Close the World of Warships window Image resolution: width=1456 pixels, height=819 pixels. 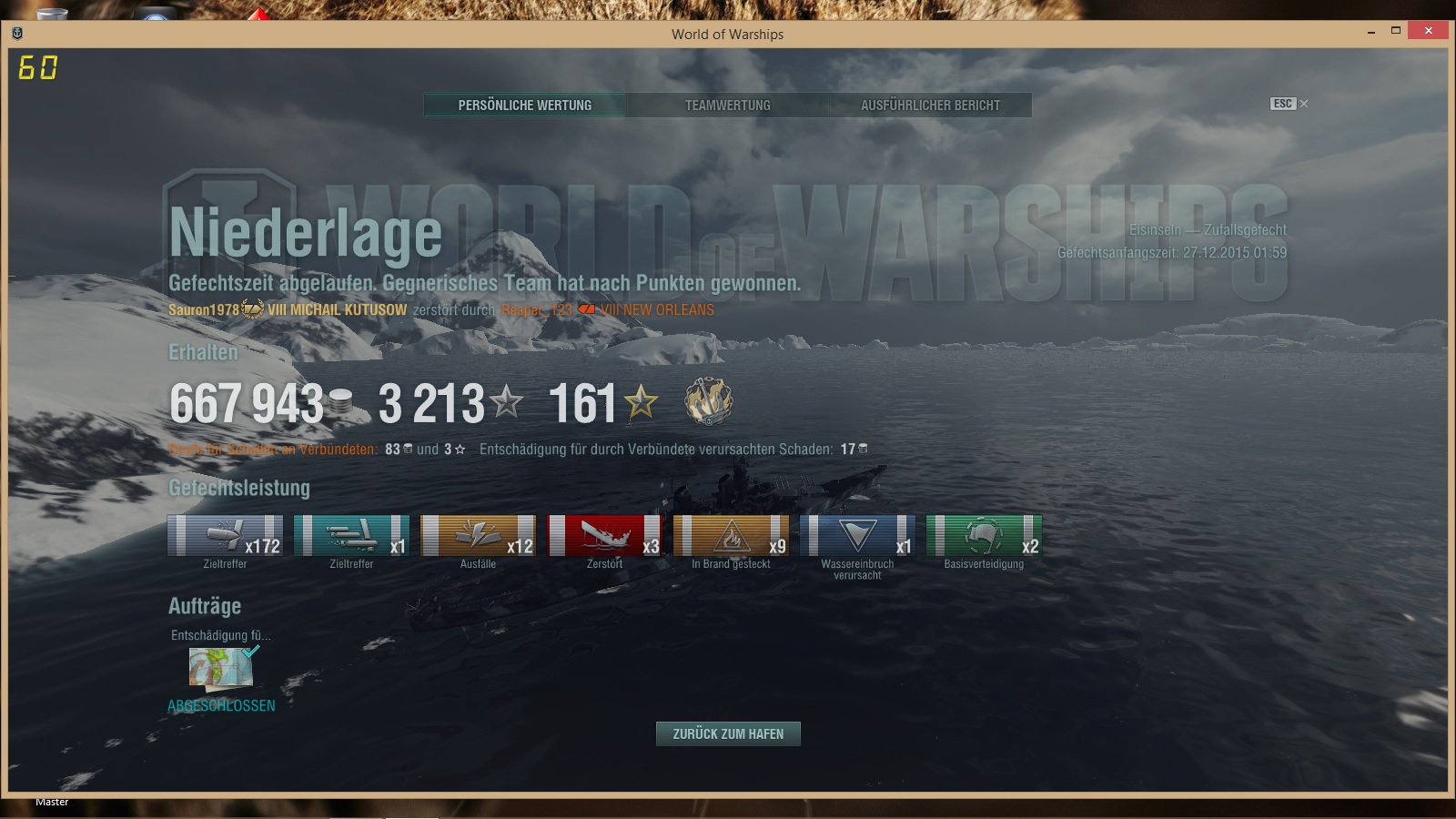pos(1428,31)
